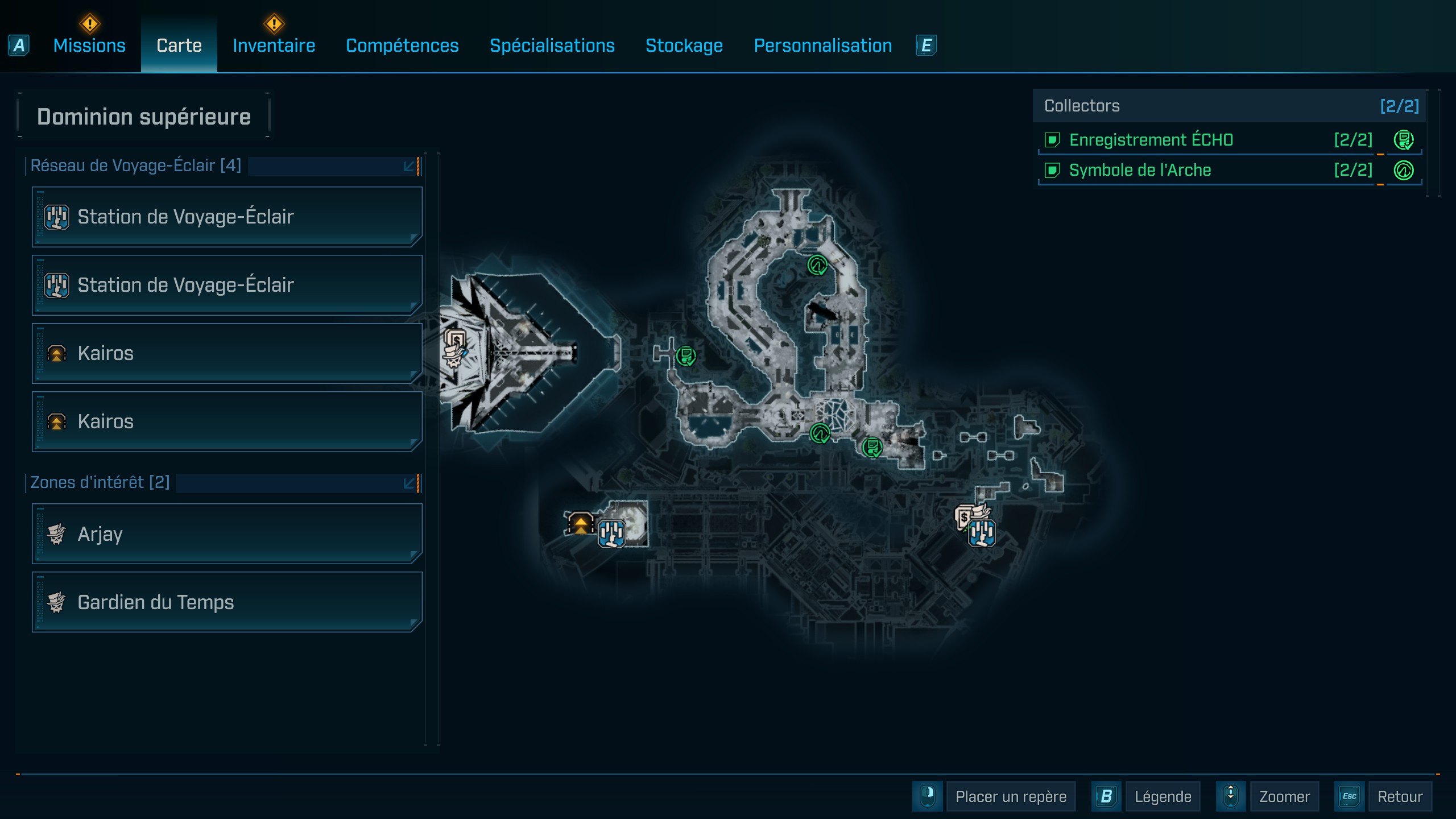
Task: Choose Arjay in the points of interest list
Action: pyautogui.click(x=226, y=534)
